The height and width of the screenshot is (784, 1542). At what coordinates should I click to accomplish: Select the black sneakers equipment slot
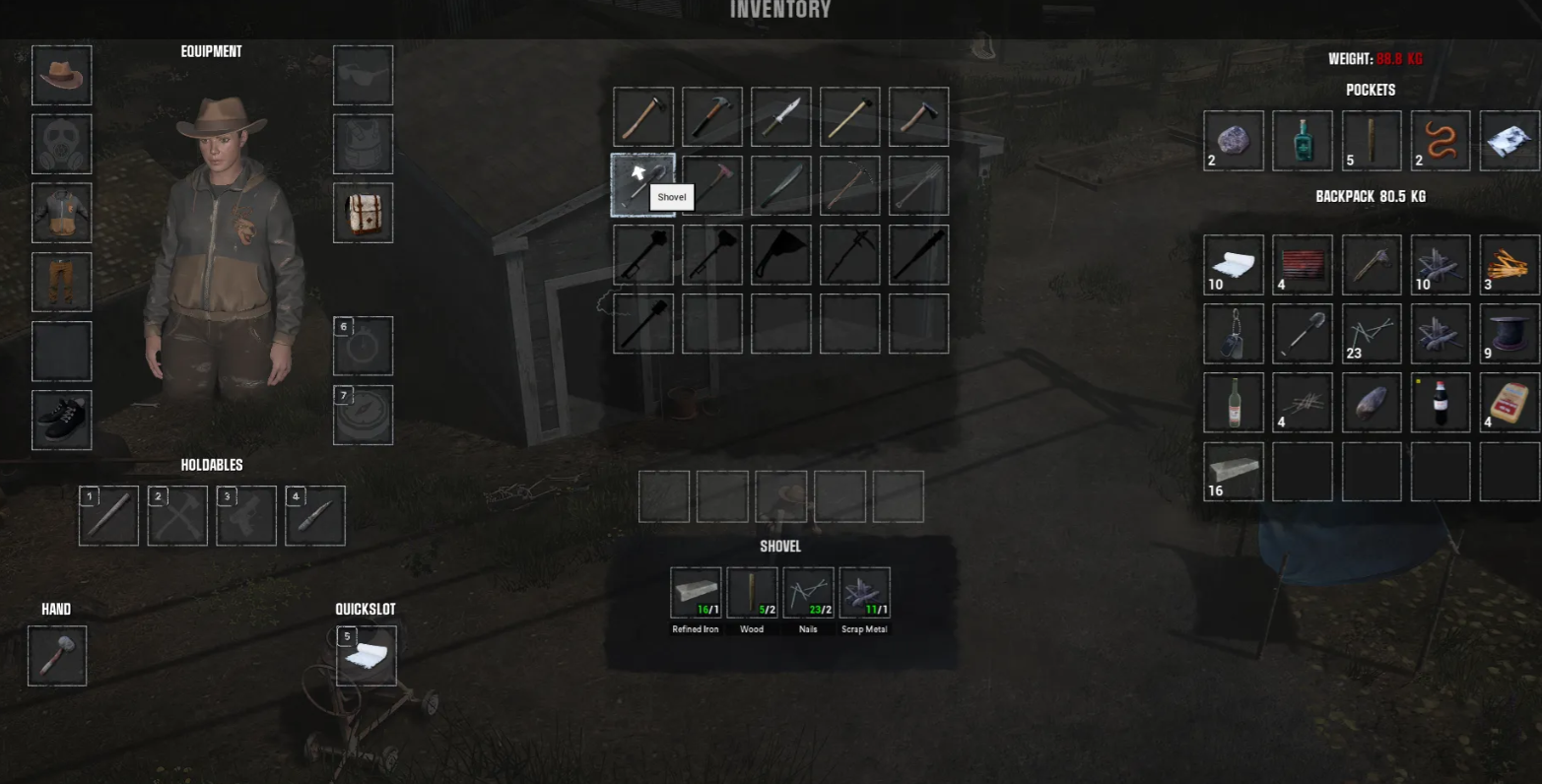pyautogui.click(x=61, y=420)
